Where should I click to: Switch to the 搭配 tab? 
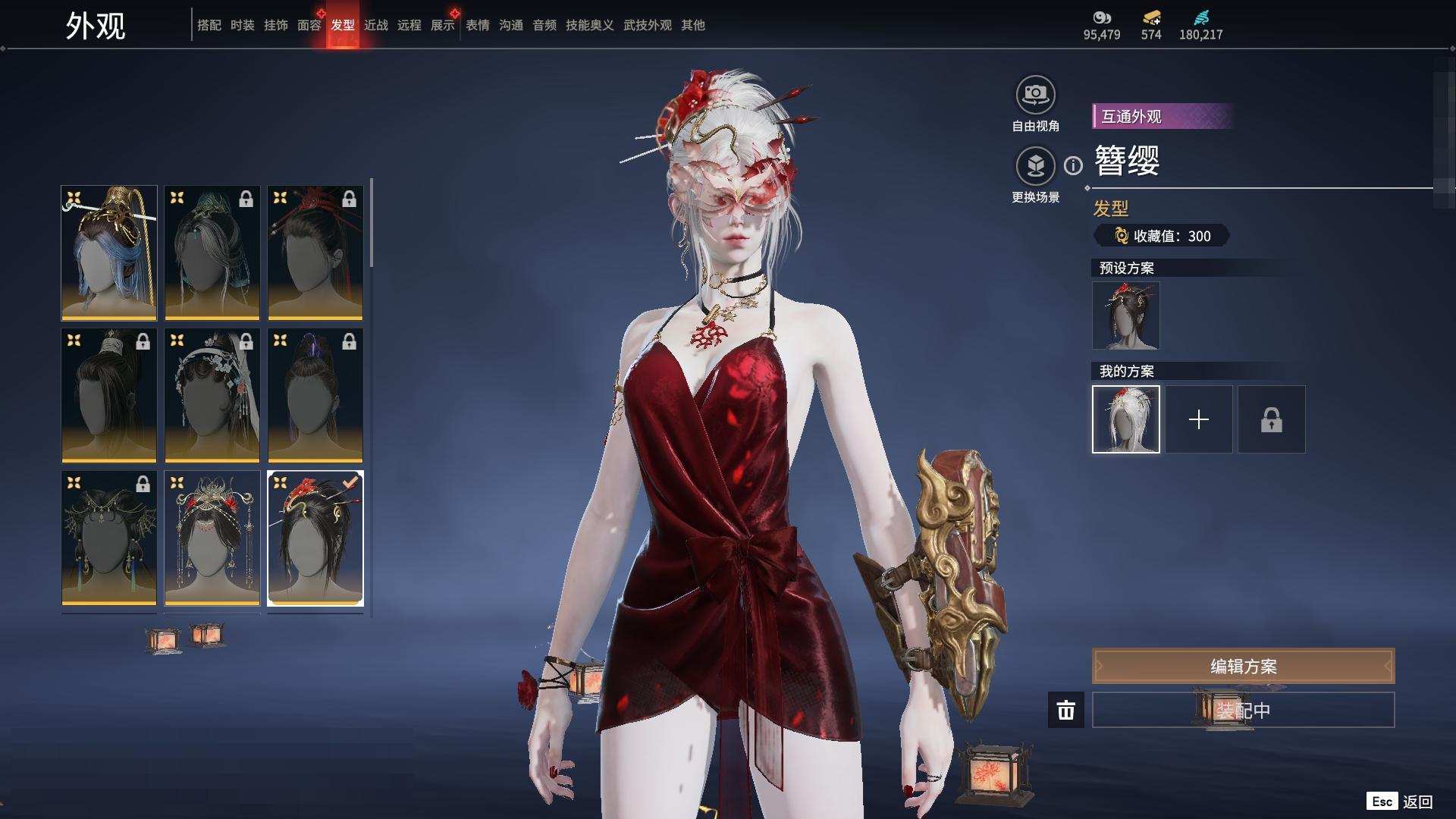[209, 25]
